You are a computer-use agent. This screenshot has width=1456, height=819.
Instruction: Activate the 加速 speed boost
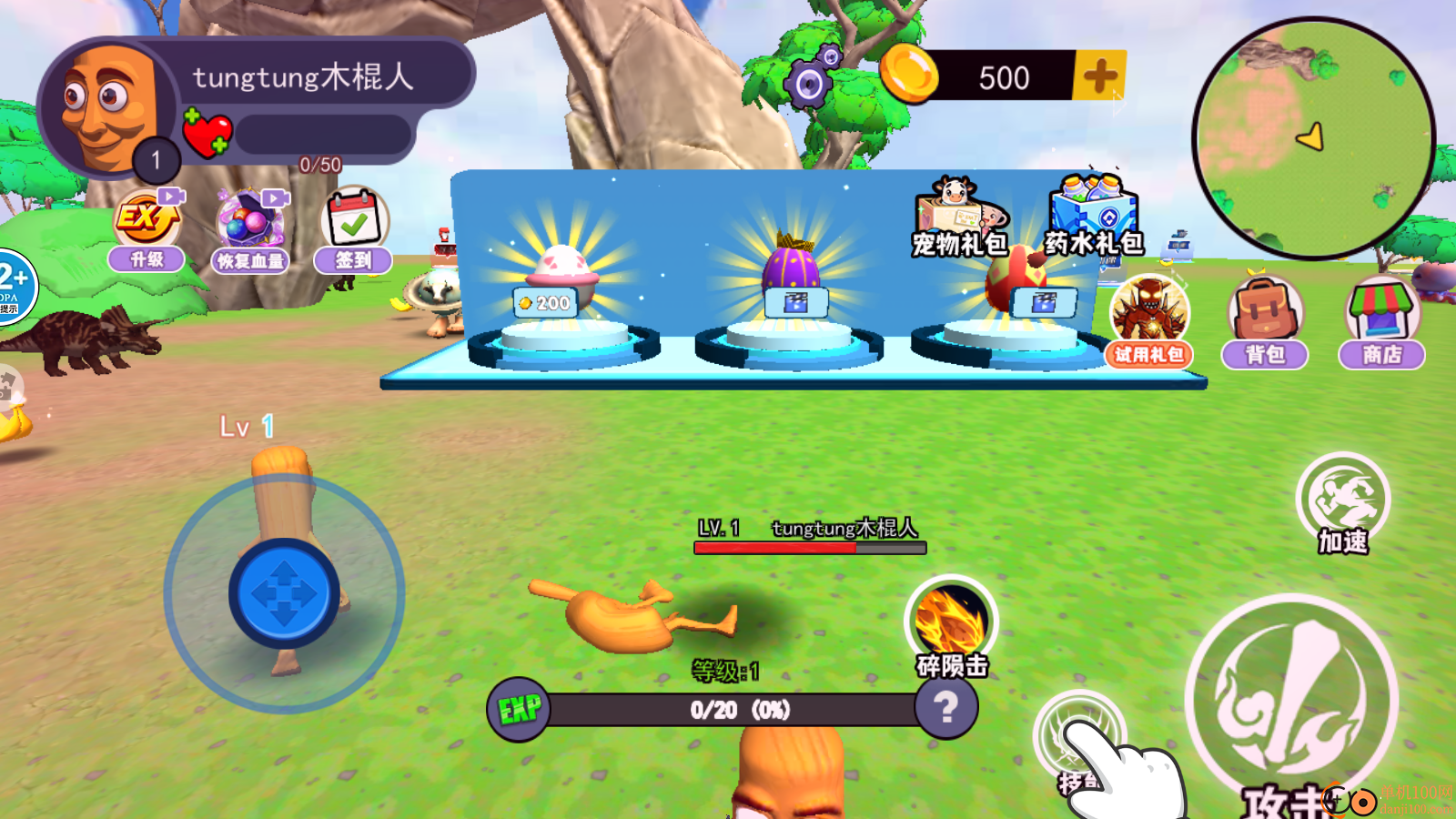click(x=1343, y=502)
